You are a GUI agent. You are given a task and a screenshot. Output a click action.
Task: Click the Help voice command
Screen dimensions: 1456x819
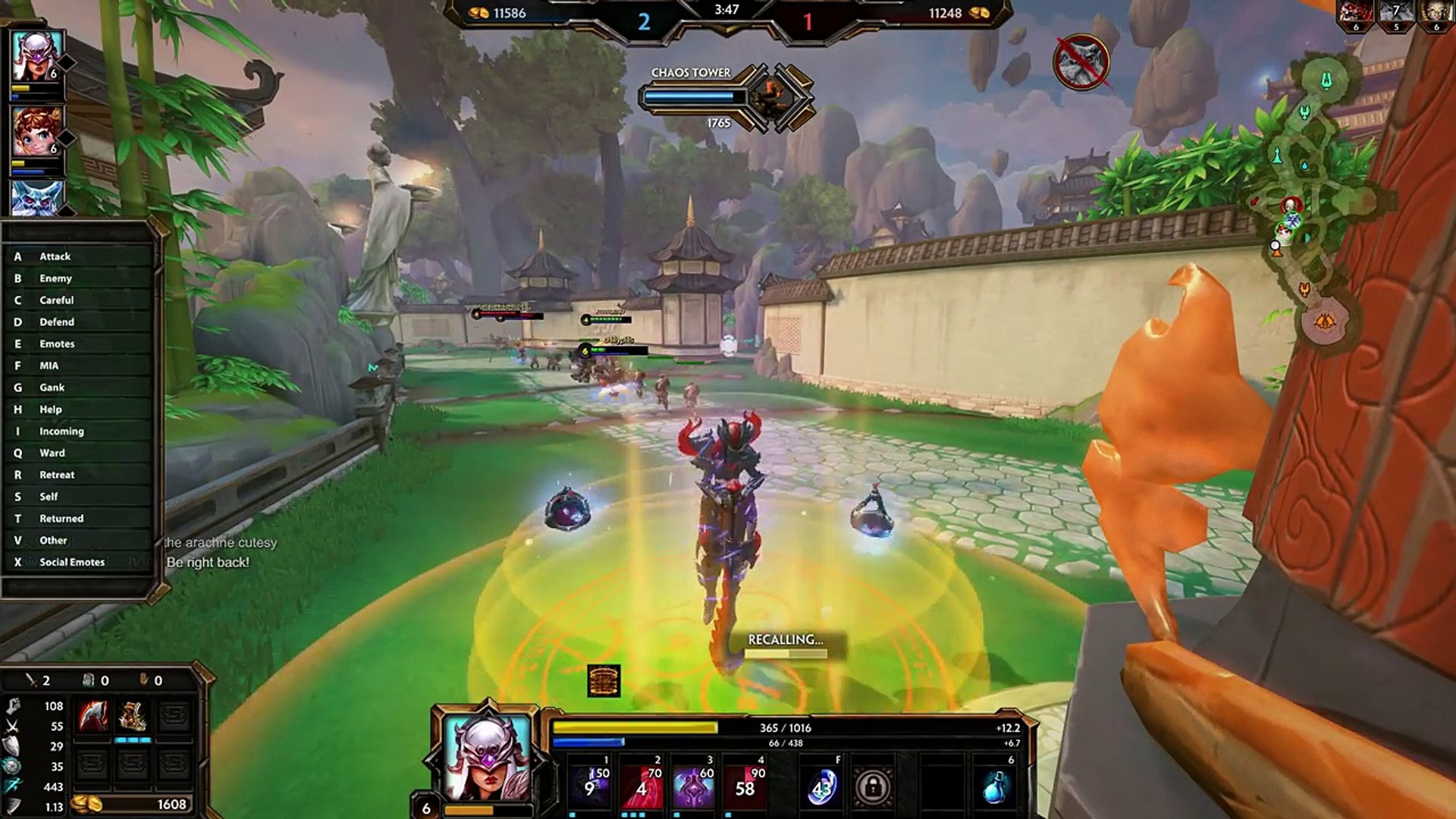coord(51,409)
